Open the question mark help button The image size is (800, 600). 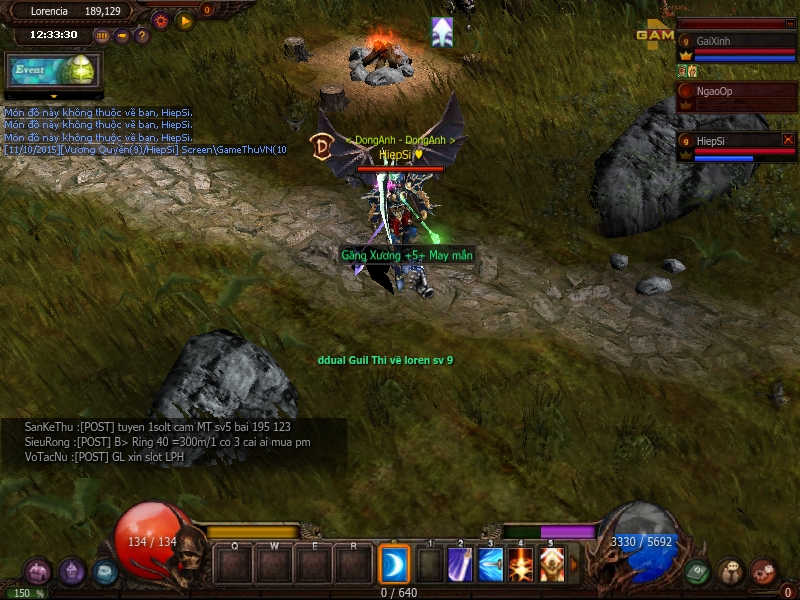pyautogui.click(x=142, y=36)
